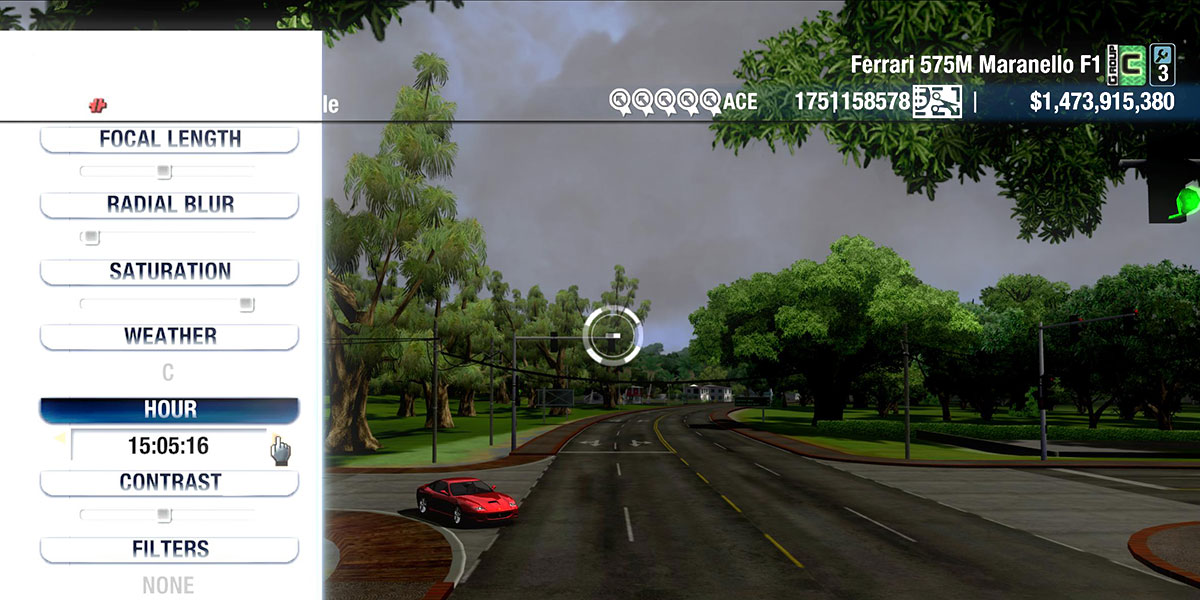Select the Contrast entry

(169, 483)
